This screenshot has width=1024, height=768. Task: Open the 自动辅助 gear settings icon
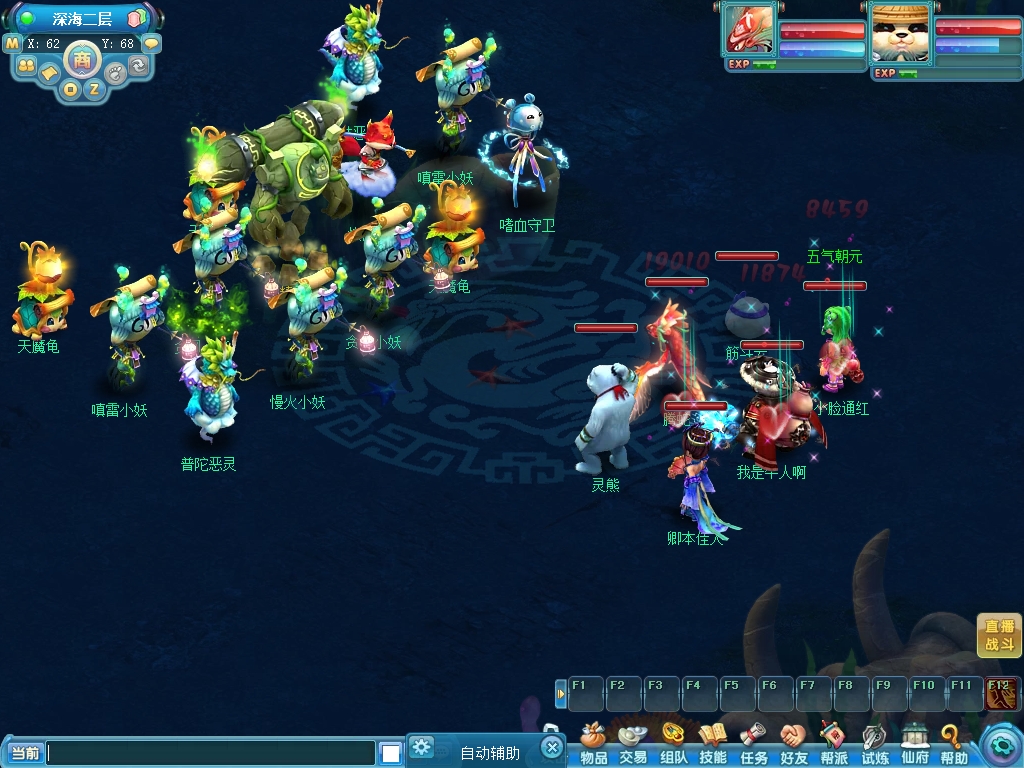(x=422, y=747)
